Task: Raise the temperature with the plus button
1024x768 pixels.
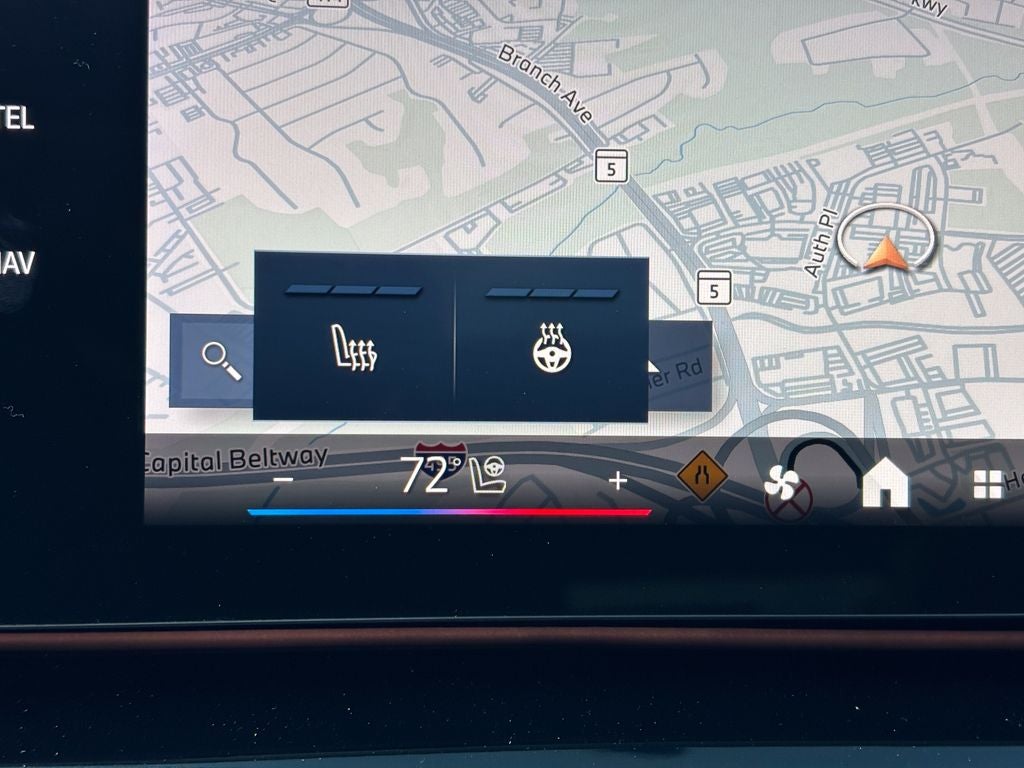Action: click(618, 481)
